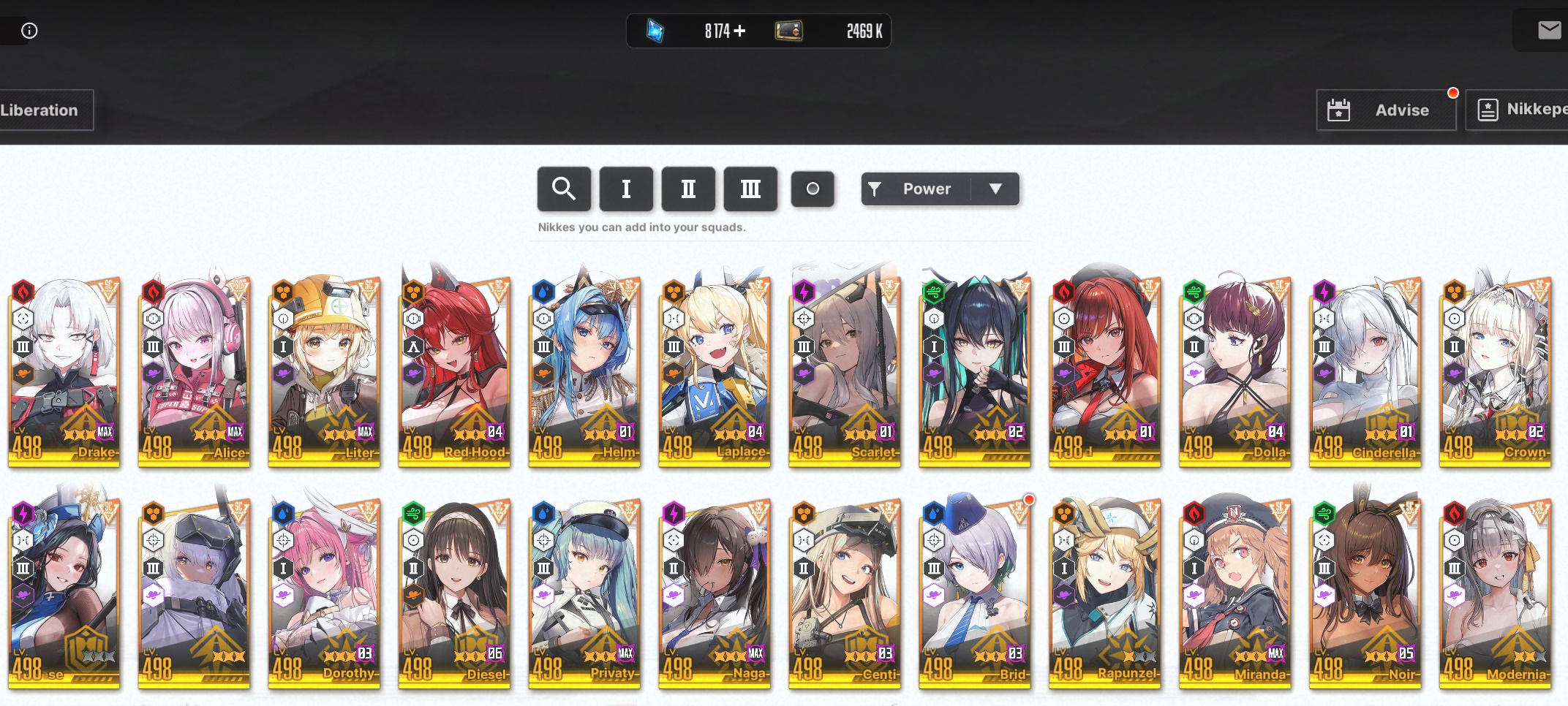This screenshot has width=1568, height=706.
Task: Open the Power sort dropdown
Action: [940, 189]
